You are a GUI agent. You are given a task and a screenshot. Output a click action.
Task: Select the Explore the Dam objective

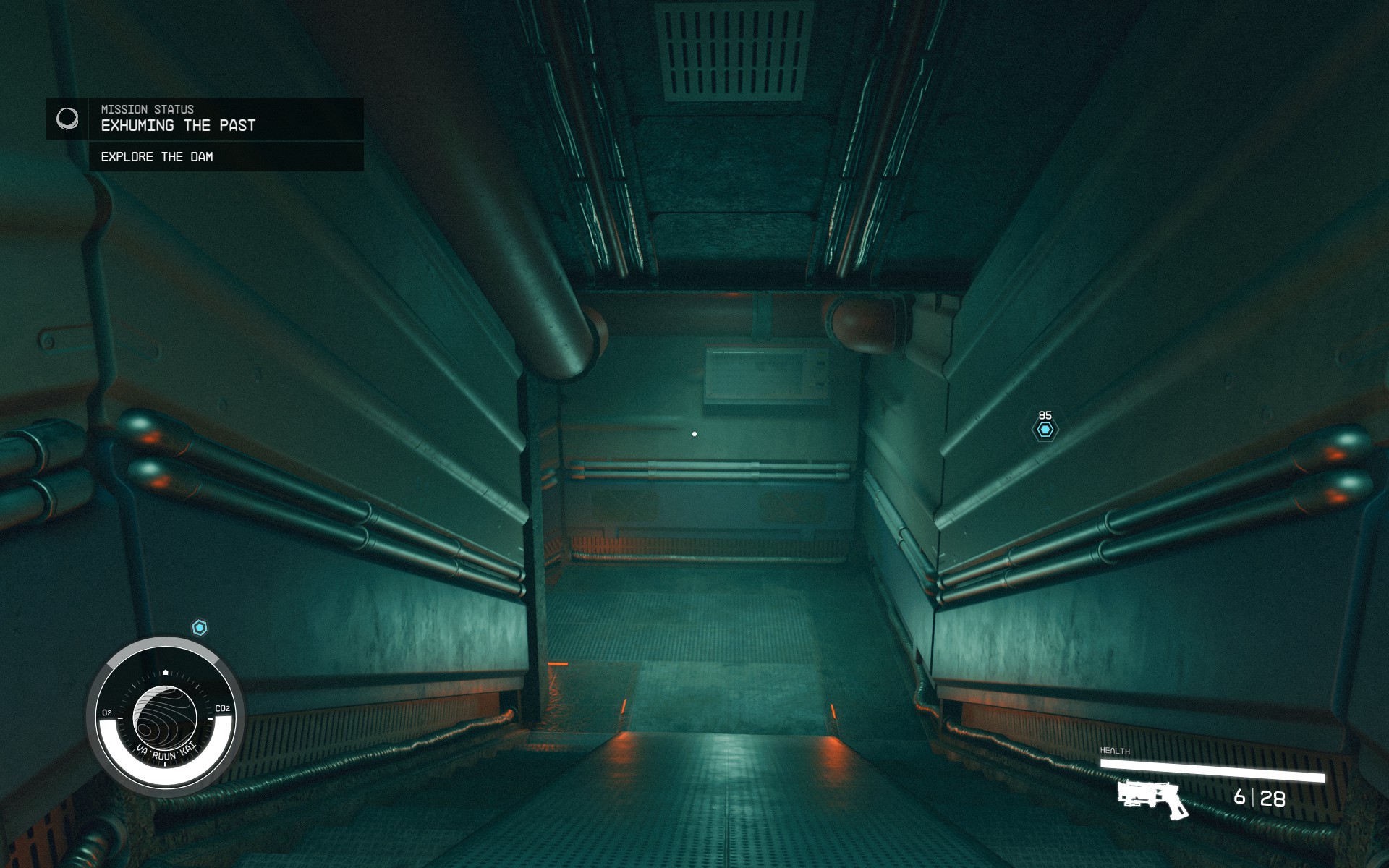[157, 157]
